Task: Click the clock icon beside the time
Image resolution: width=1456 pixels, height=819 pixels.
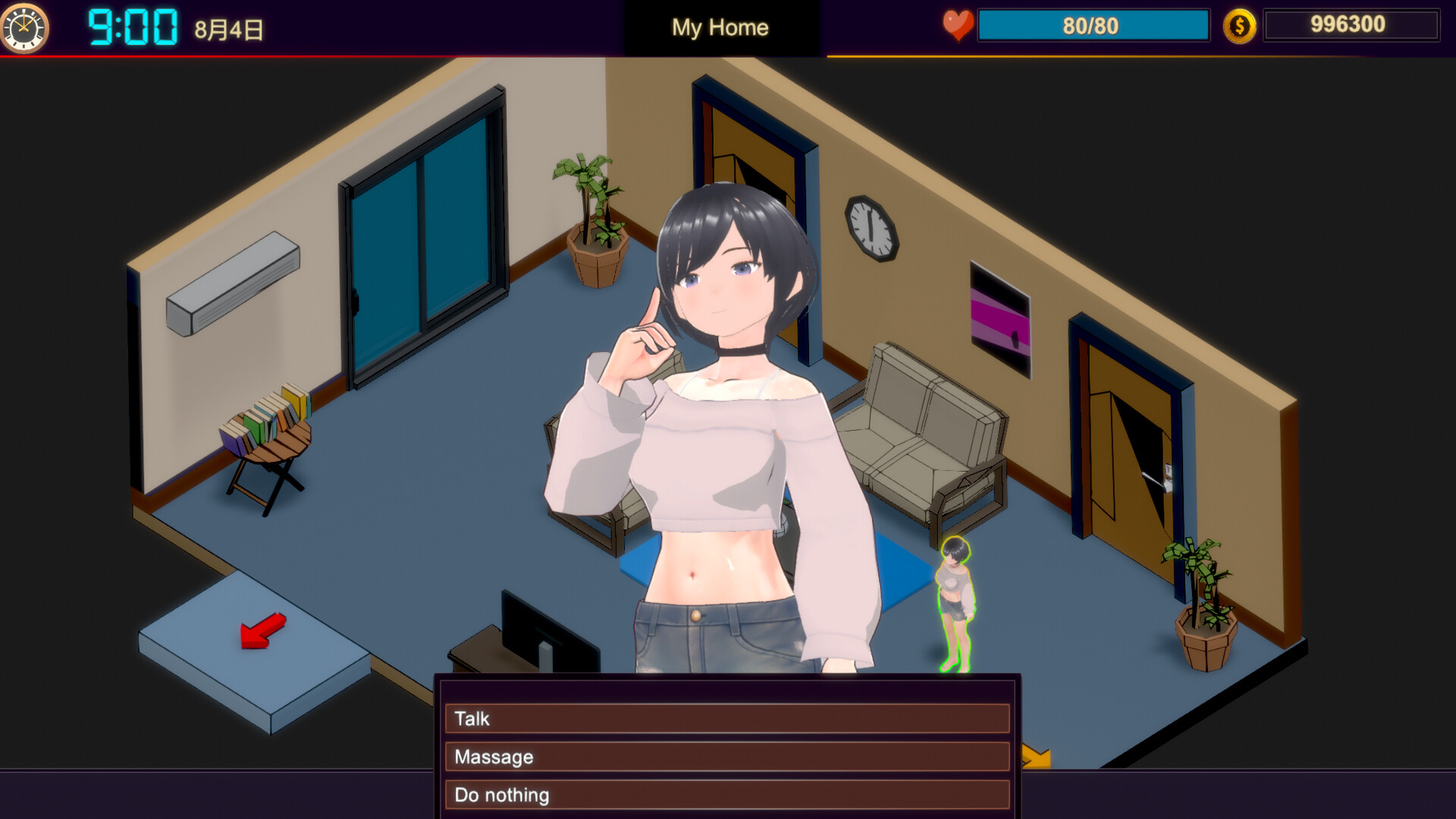Action: (x=25, y=28)
